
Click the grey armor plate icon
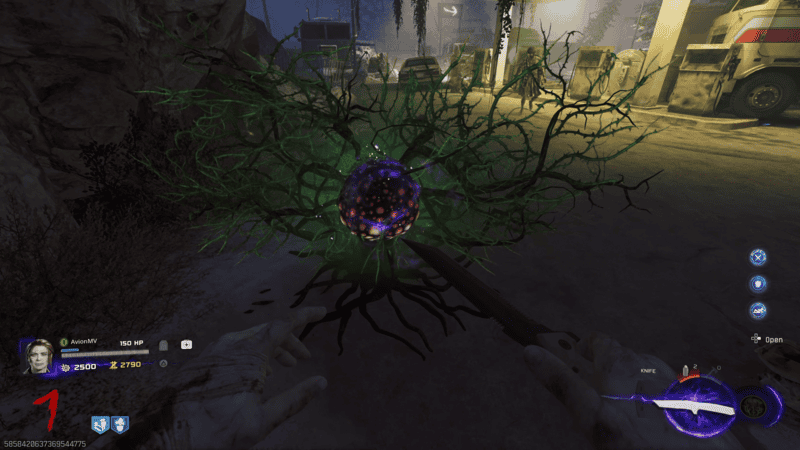[x=164, y=345]
